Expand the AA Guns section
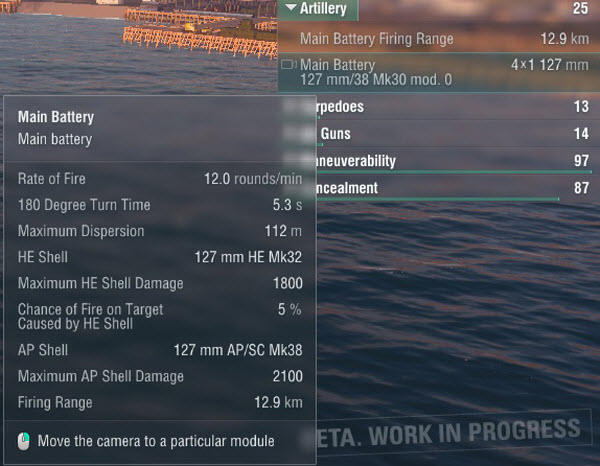This screenshot has width=600, height=466. point(440,134)
